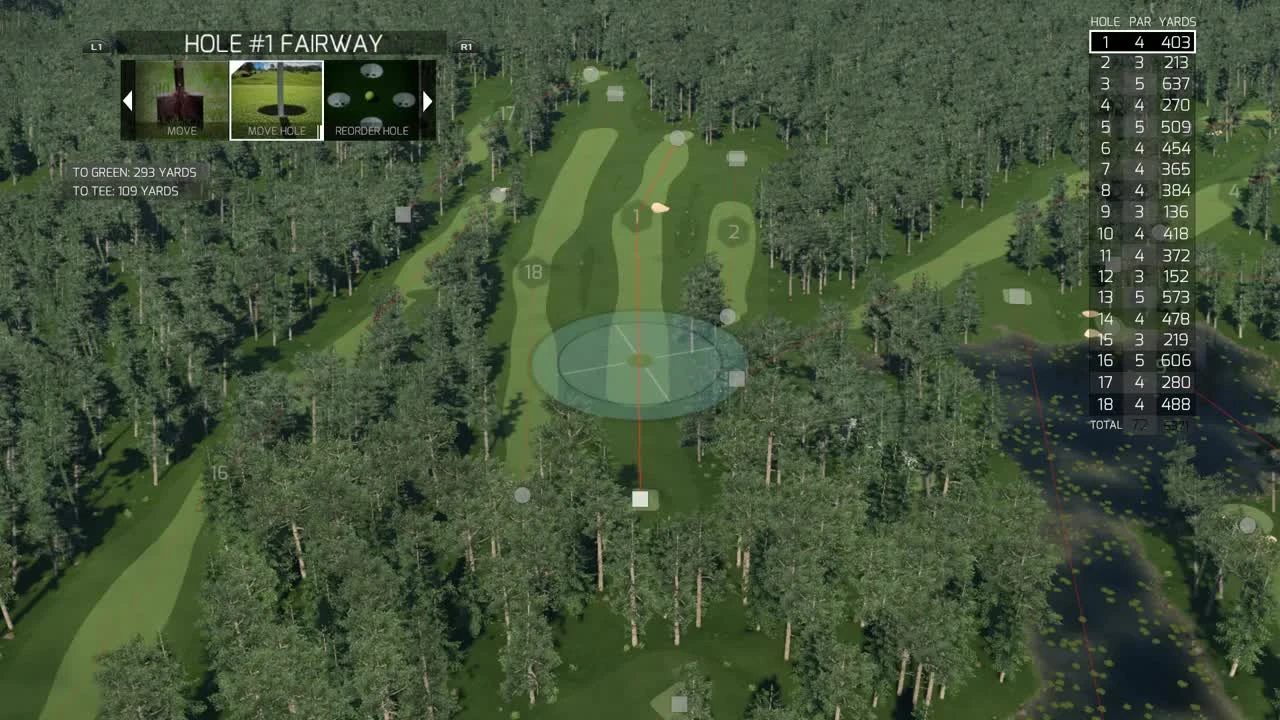The width and height of the screenshot is (1280, 720).
Task: Click the tee box square marker below the aiming circle
Action: point(640,497)
